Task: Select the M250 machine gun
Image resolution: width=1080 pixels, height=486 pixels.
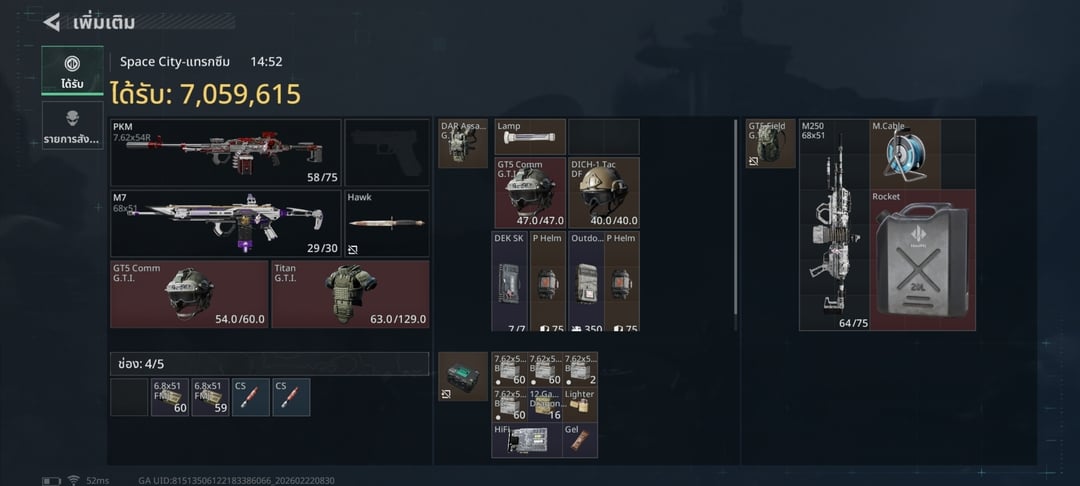Action: click(x=833, y=224)
